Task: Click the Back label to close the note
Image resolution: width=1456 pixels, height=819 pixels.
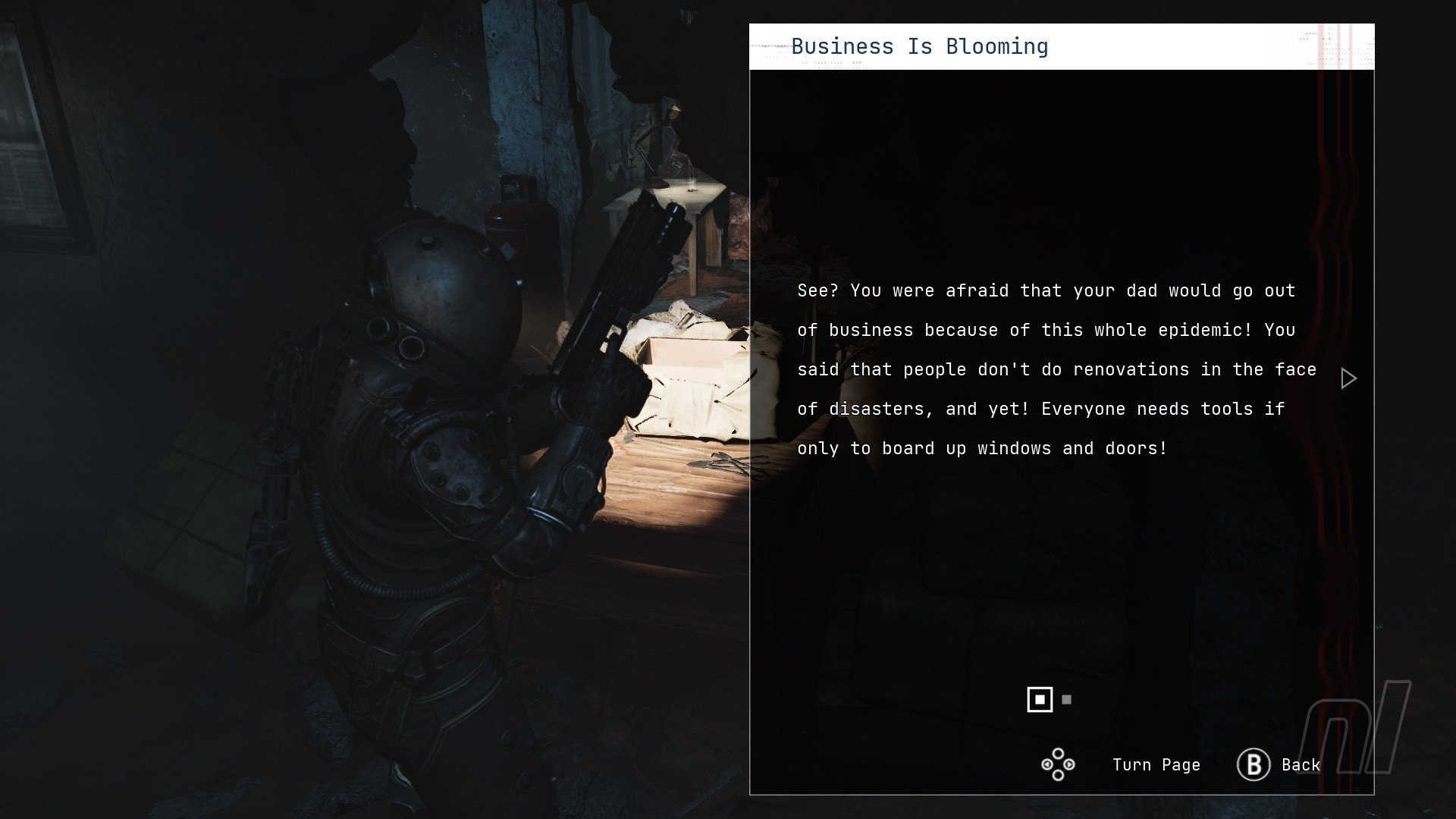Action: pos(1301,765)
